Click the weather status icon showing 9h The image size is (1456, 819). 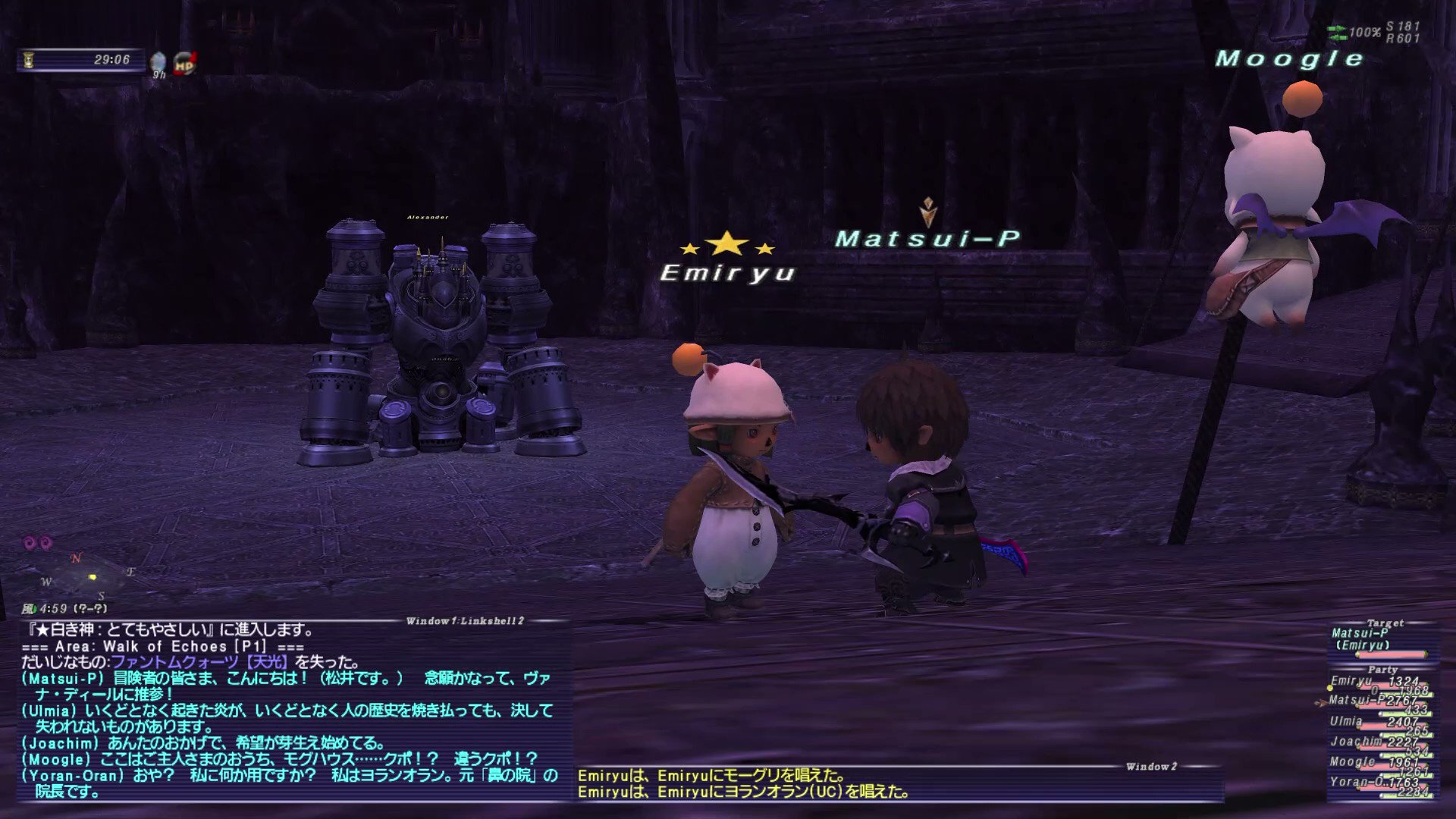(x=157, y=59)
